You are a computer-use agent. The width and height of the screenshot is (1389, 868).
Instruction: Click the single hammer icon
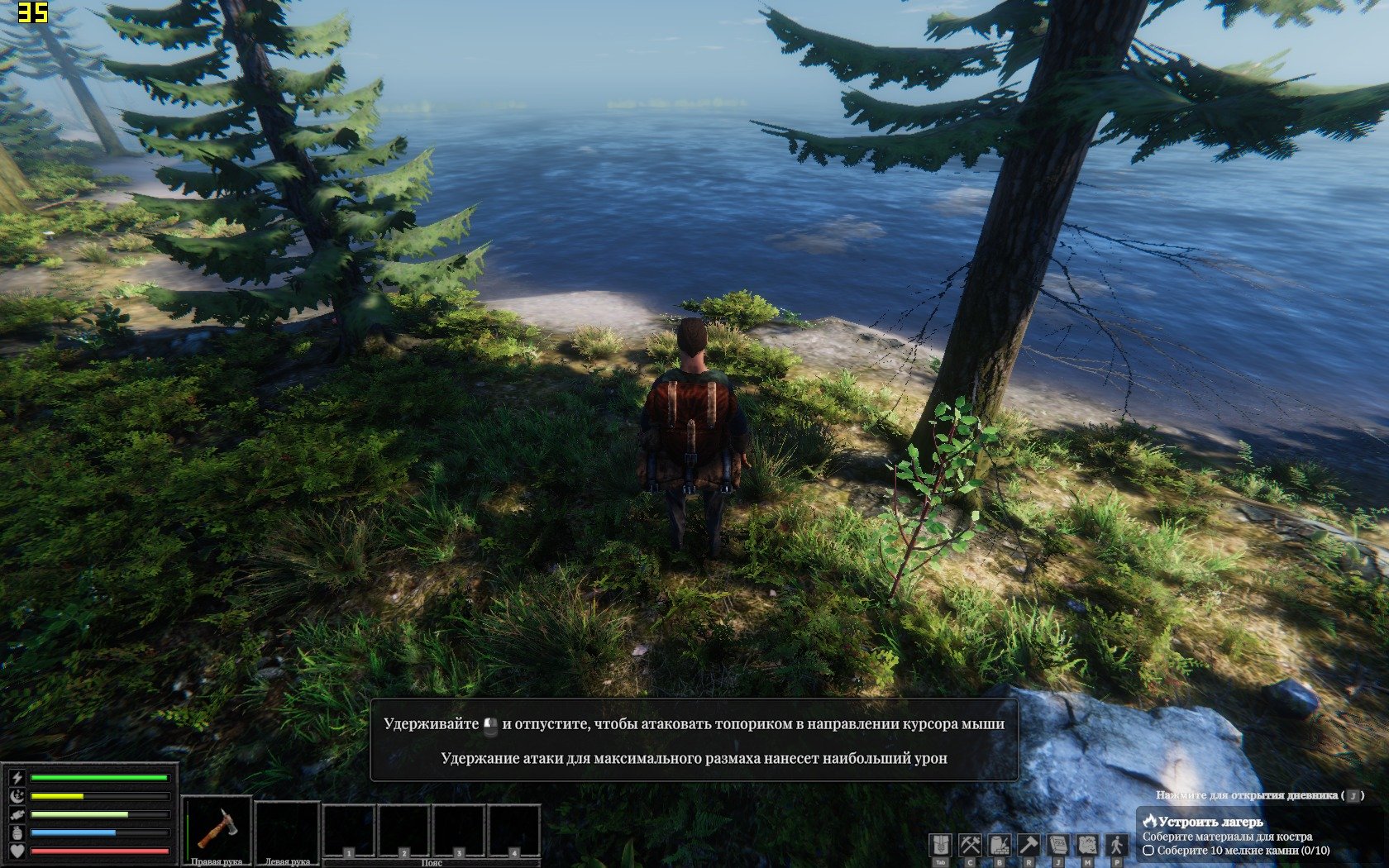[1029, 845]
